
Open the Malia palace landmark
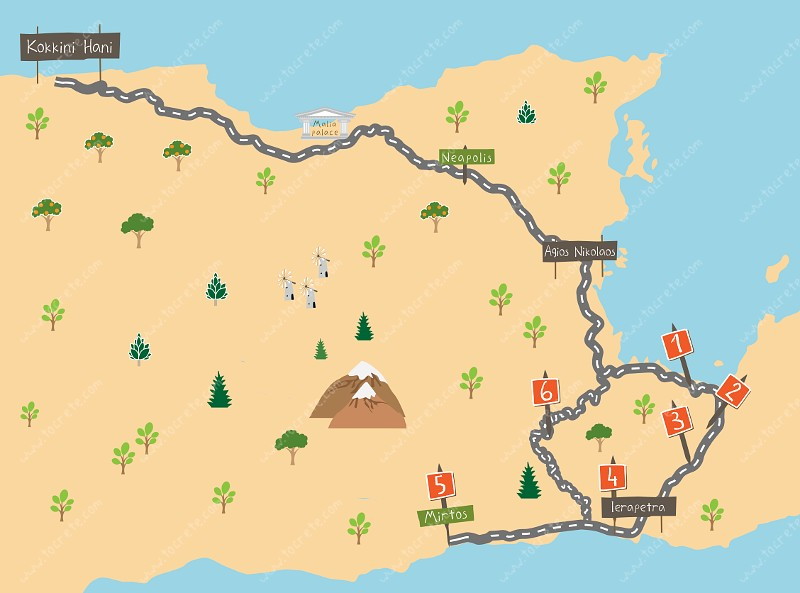point(326,124)
